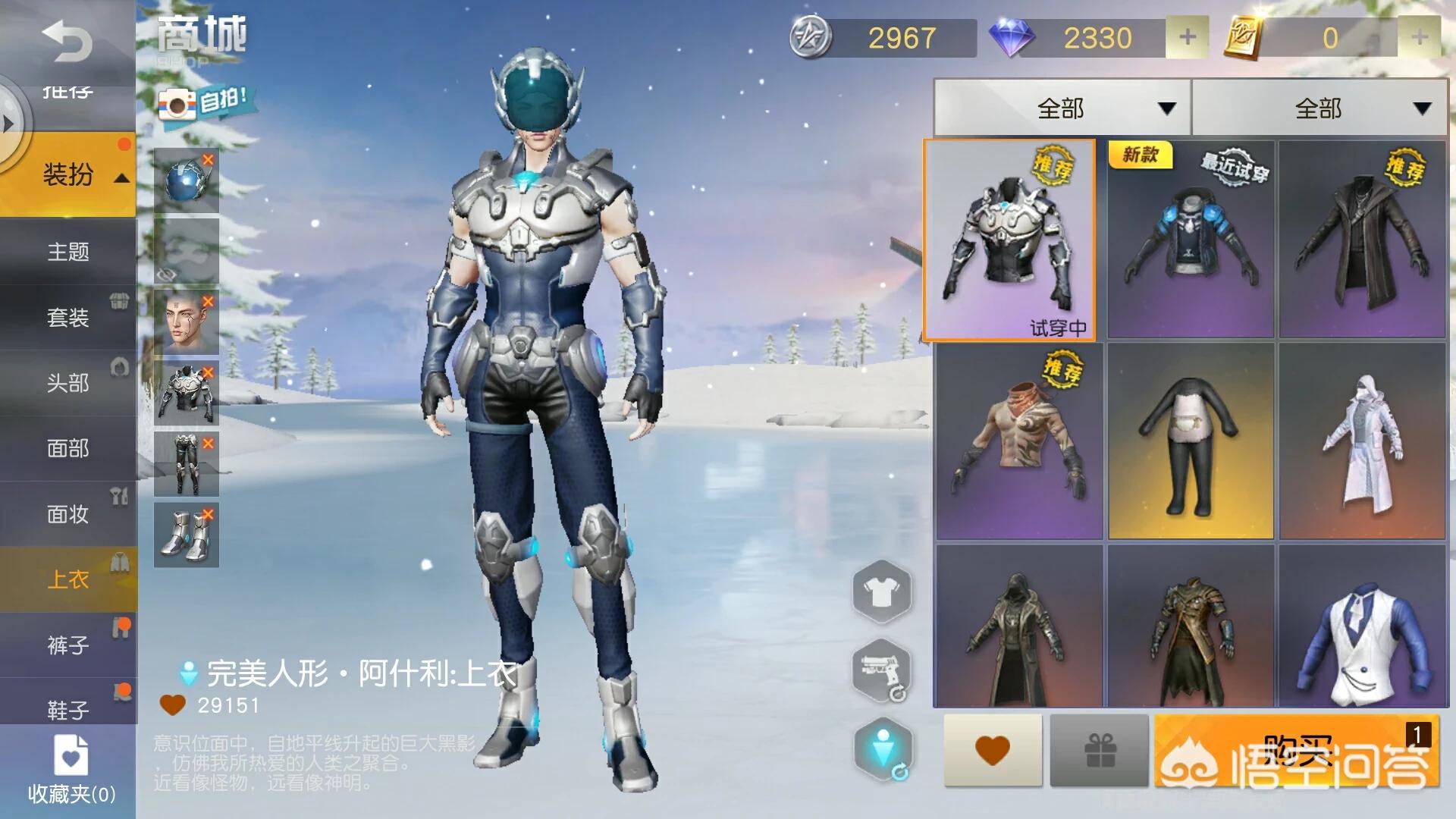Gift this item using the present button
The height and width of the screenshot is (819, 1456).
[x=1099, y=751]
